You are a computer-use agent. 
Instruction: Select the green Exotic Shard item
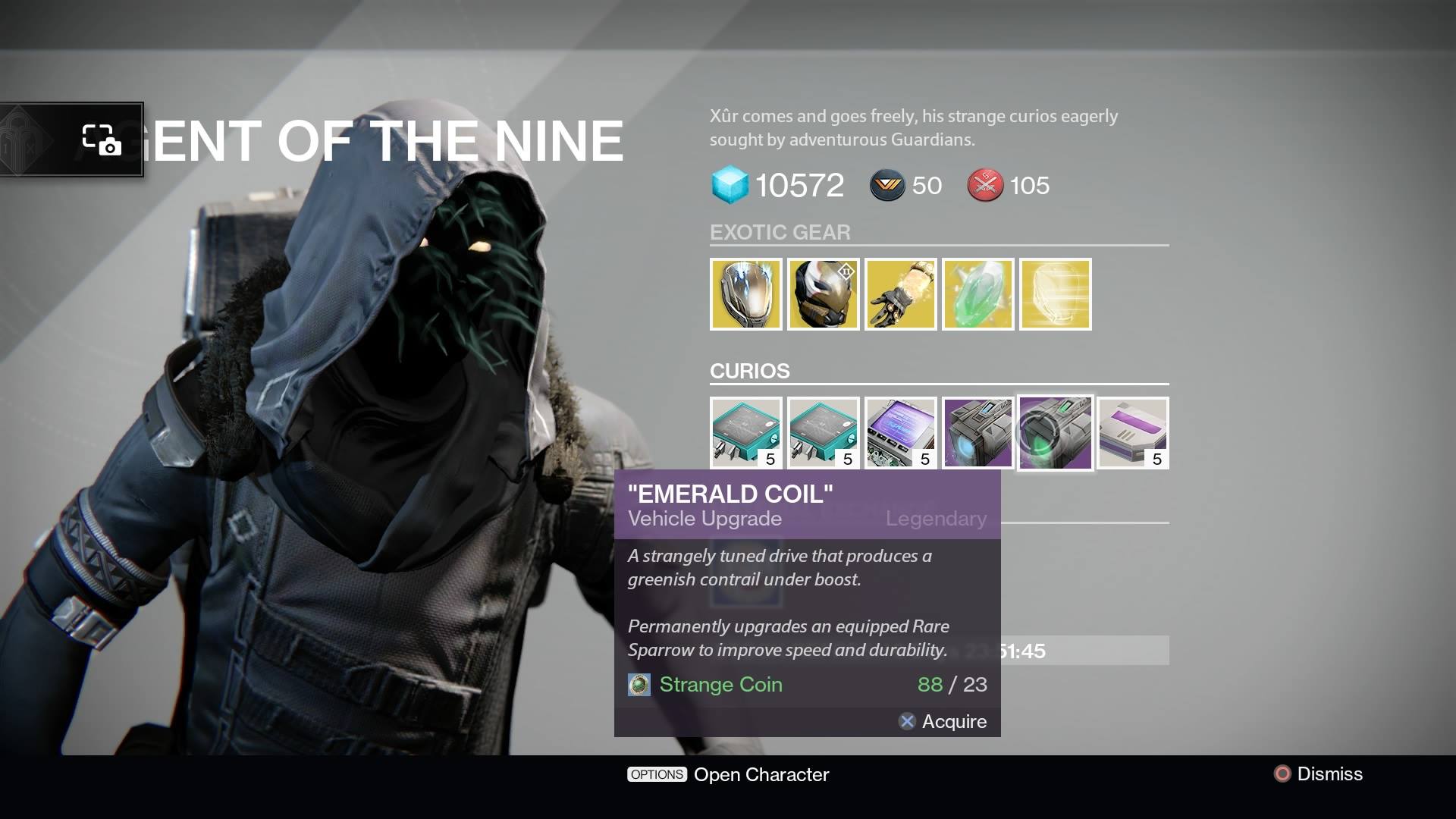point(978,294)
